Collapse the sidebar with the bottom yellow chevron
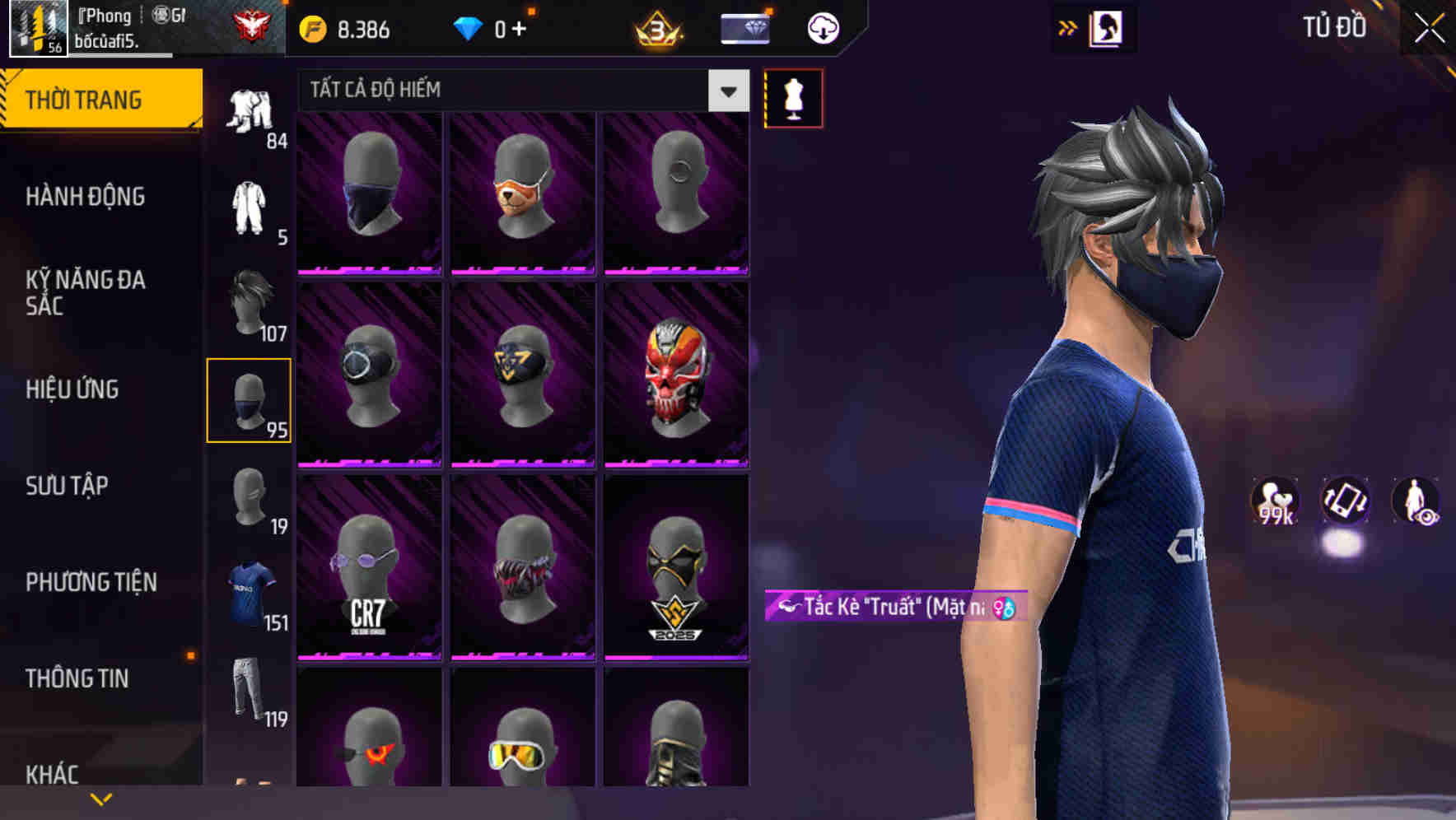This screenshot has width=1456, height=820. pos(101,797)
